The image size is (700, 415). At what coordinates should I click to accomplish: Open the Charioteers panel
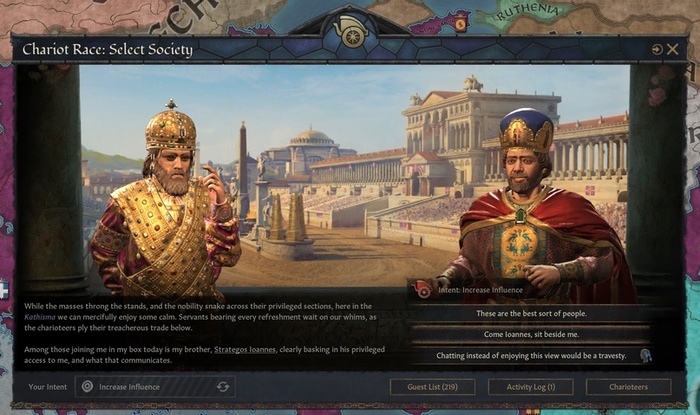pyautogui.click(x=628, y=386)
